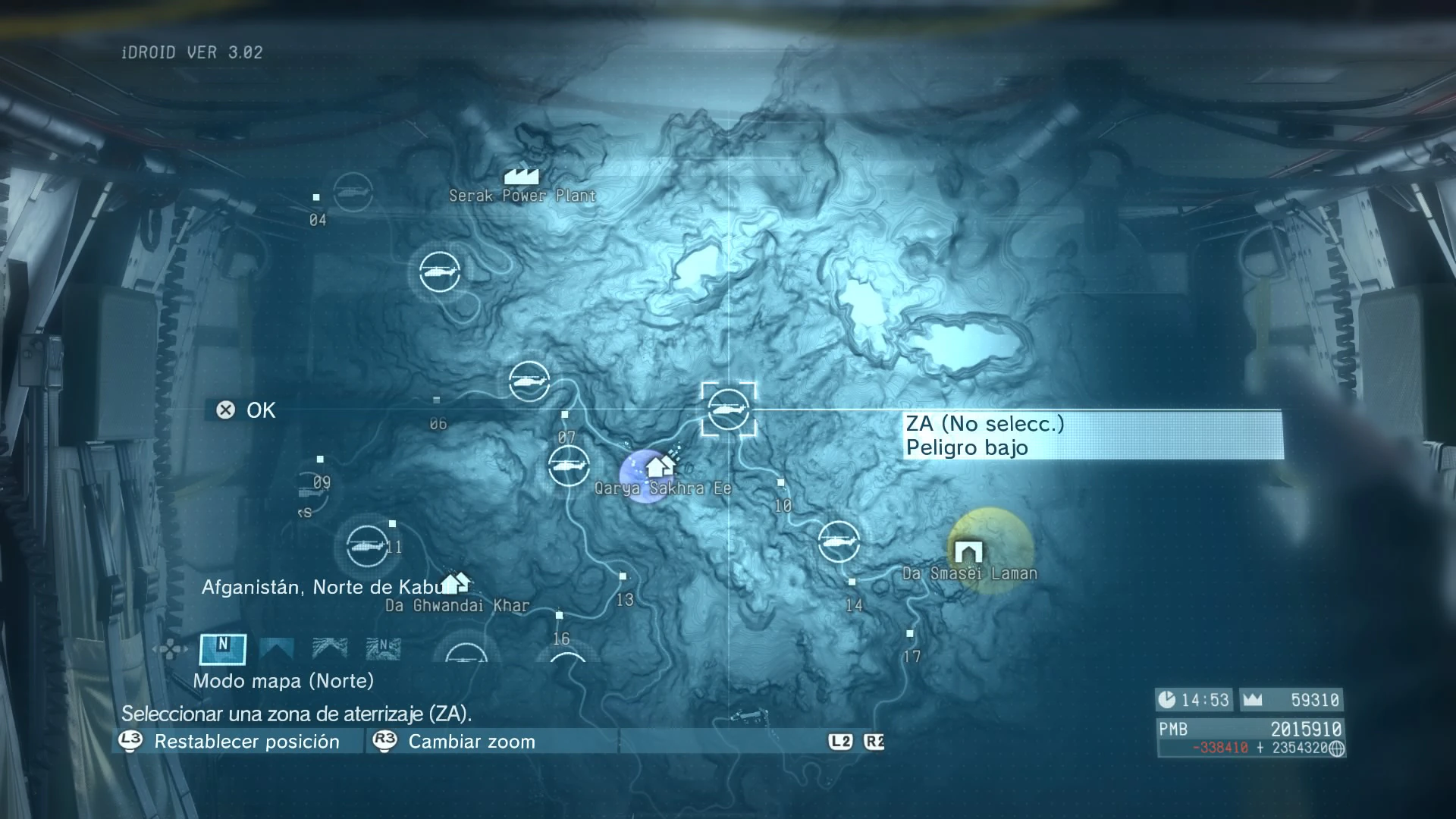This screenshot has height=819, width=1456.
Task: Select the flat north-up map mode icon
Action: (223, 648)
